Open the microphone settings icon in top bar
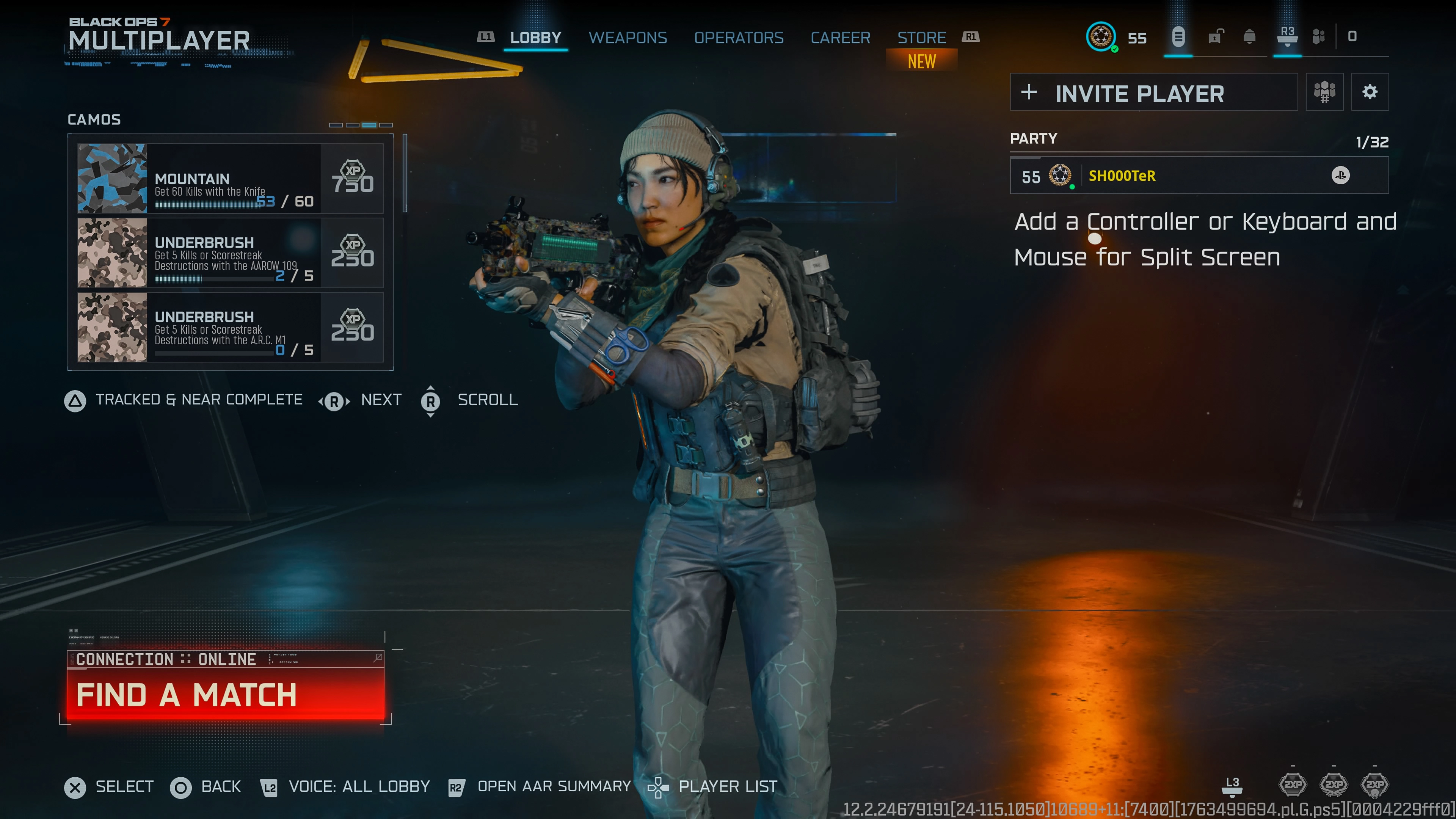Viewport: 1456px width, 819px height. (x=1178, y=37)
